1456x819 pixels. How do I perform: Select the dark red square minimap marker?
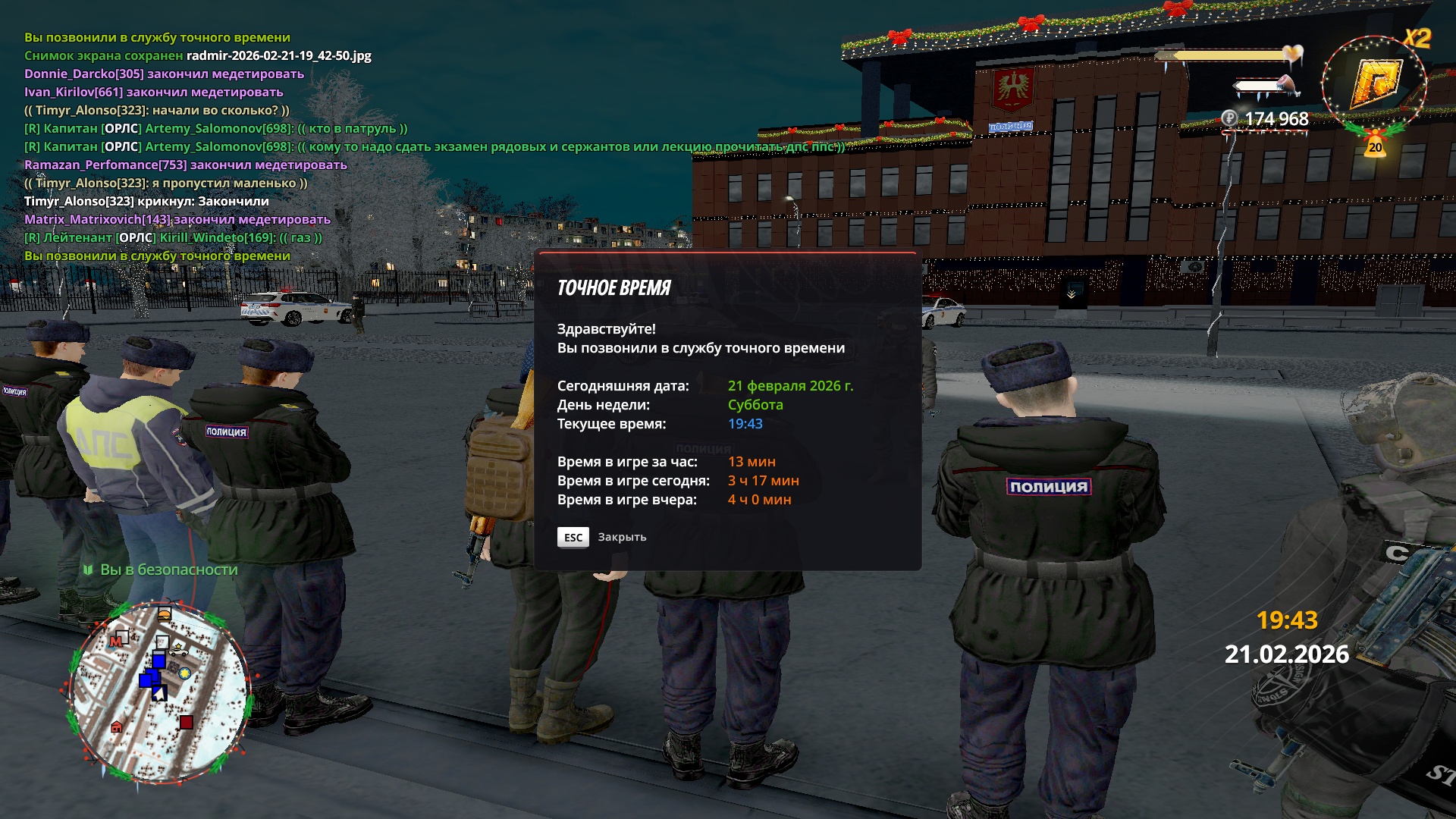(x=186, y=722)
